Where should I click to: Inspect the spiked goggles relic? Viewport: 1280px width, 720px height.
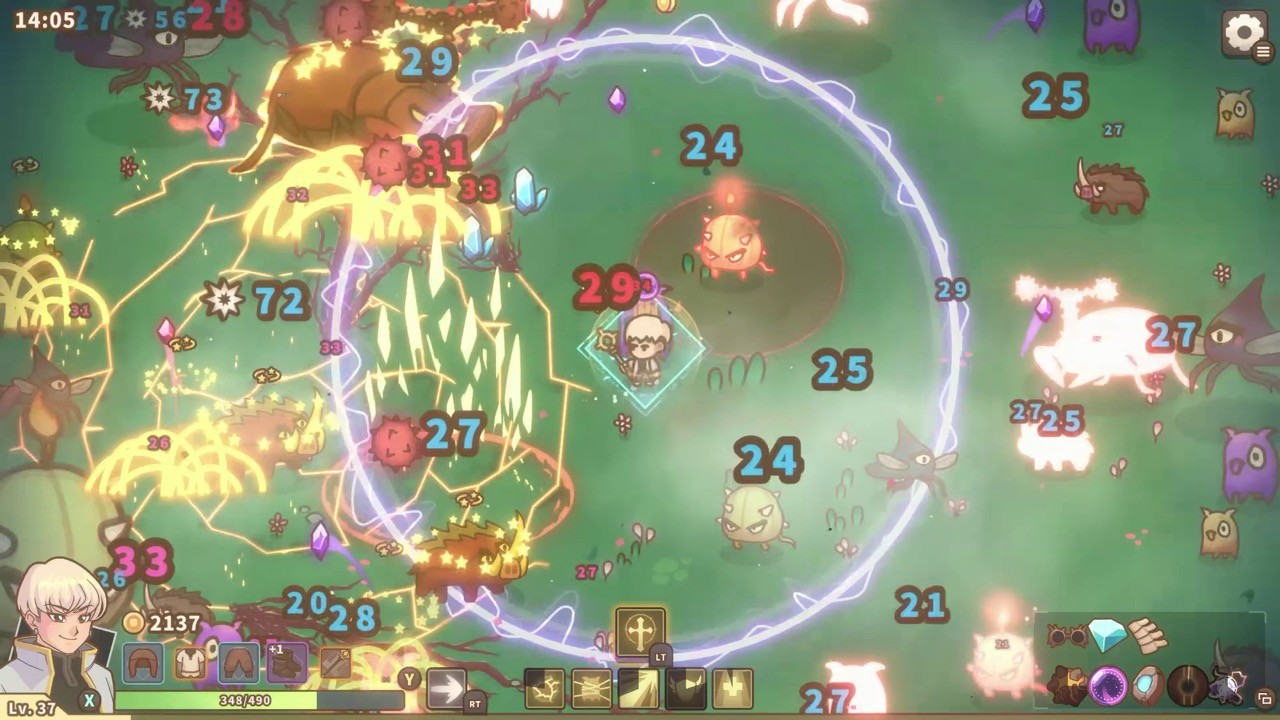click(x=1066, y=635)
